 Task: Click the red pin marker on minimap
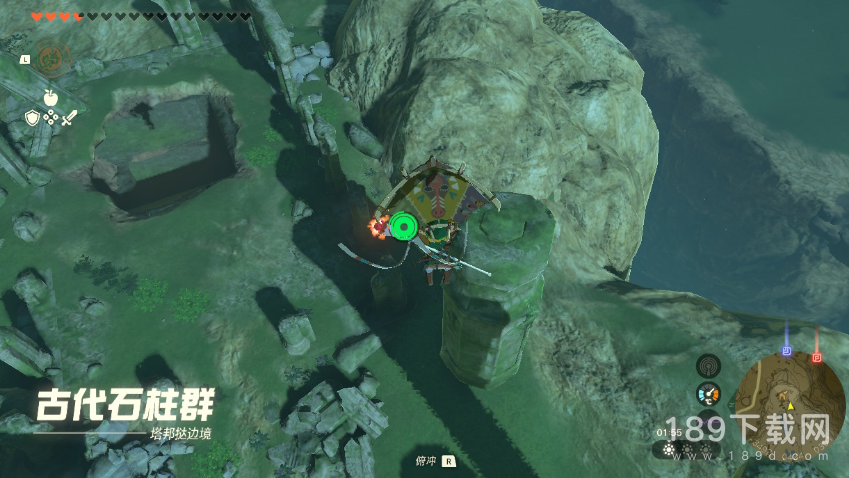pyautogui.click(x=816, y=355)
